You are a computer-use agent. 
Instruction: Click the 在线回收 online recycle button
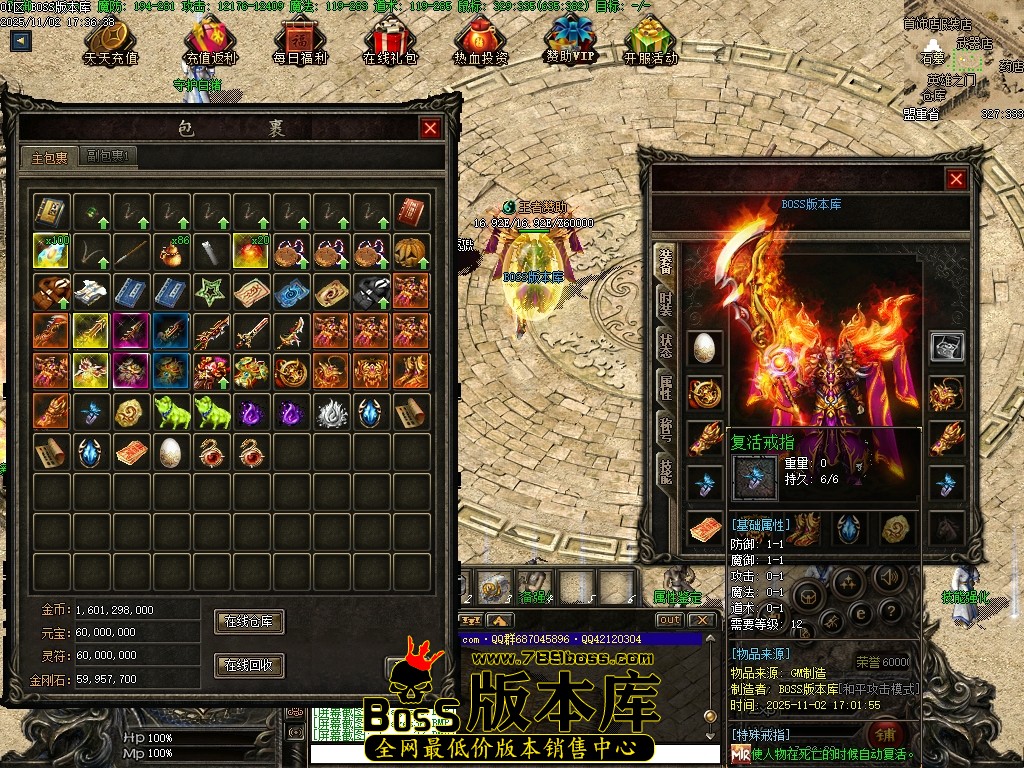tap(249, 665)
